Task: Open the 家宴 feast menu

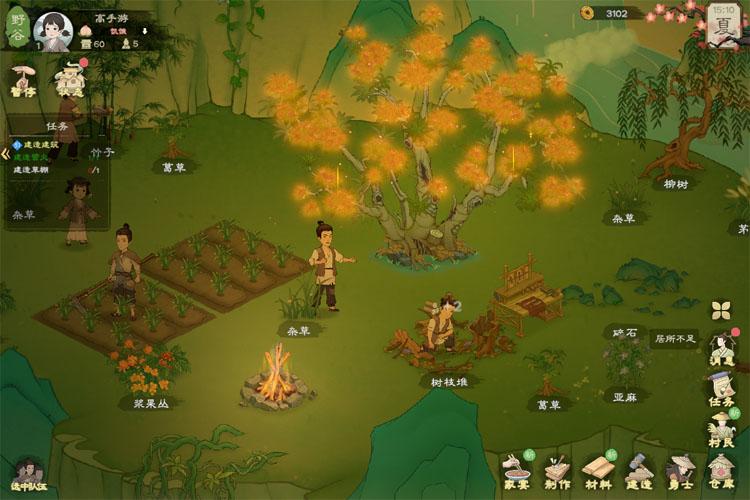Action: [516, 469]
